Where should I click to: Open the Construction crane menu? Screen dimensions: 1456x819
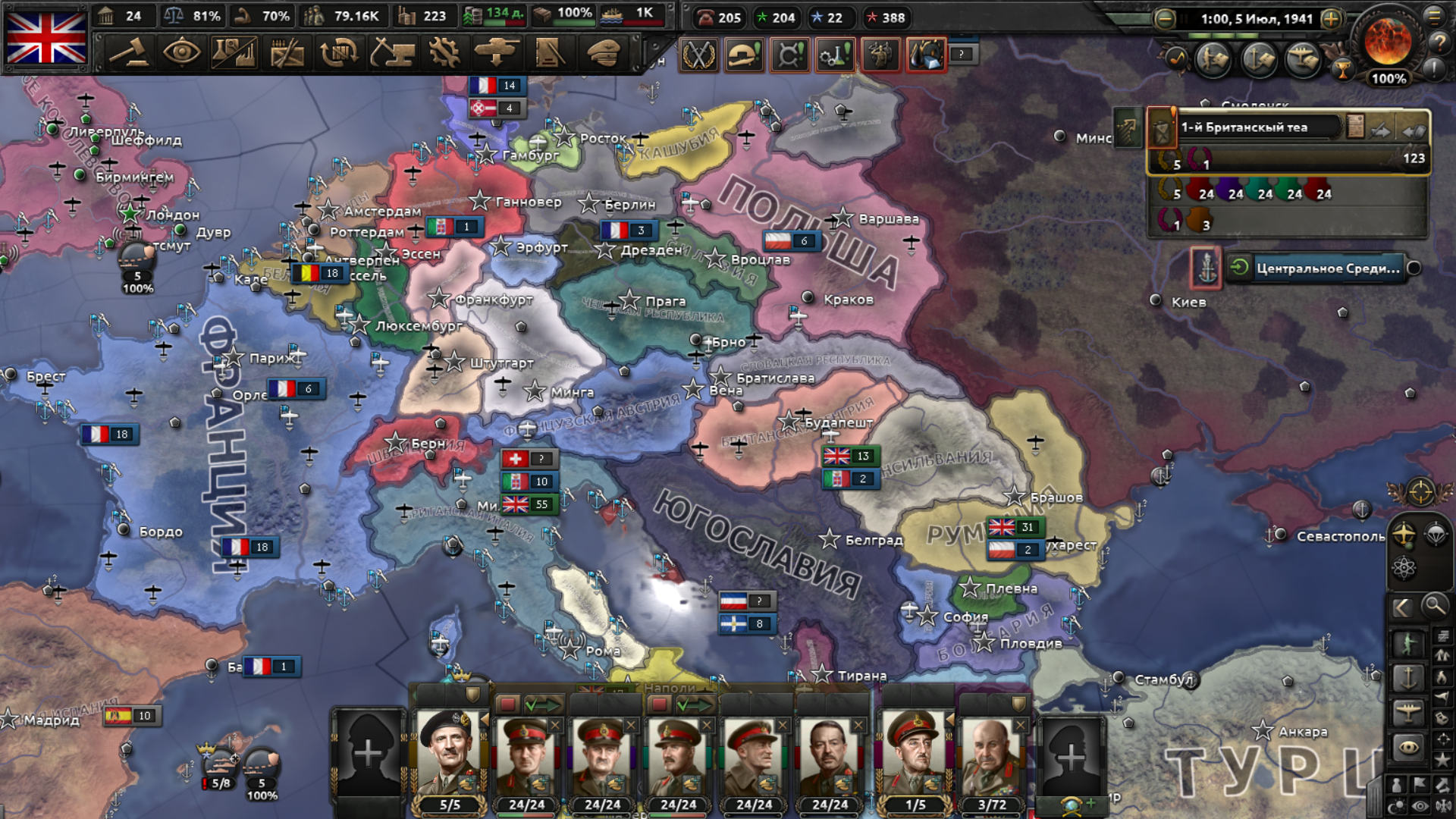coord(392,52)
